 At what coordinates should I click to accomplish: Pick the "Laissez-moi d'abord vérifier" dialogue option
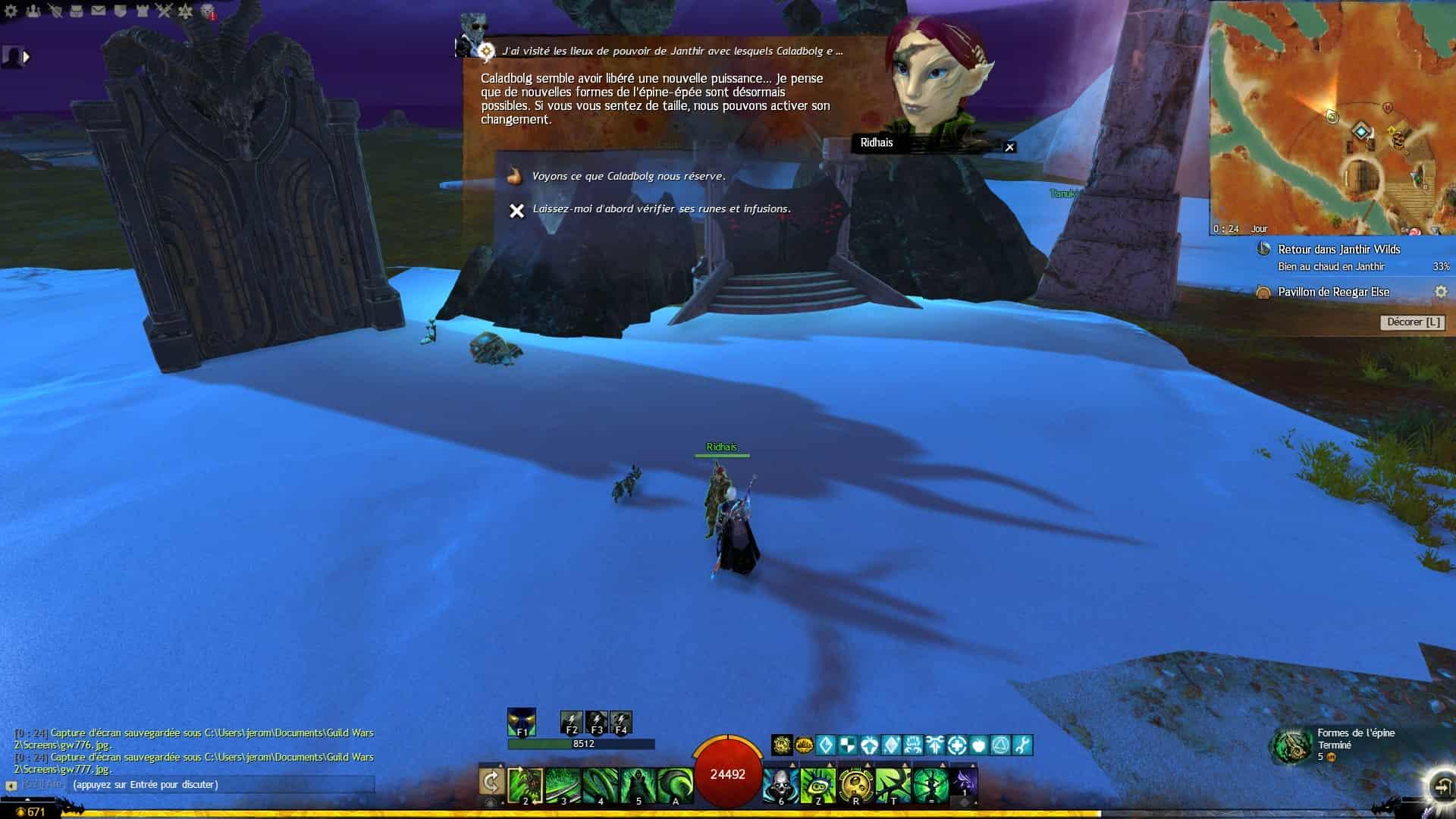click(661, 209)
